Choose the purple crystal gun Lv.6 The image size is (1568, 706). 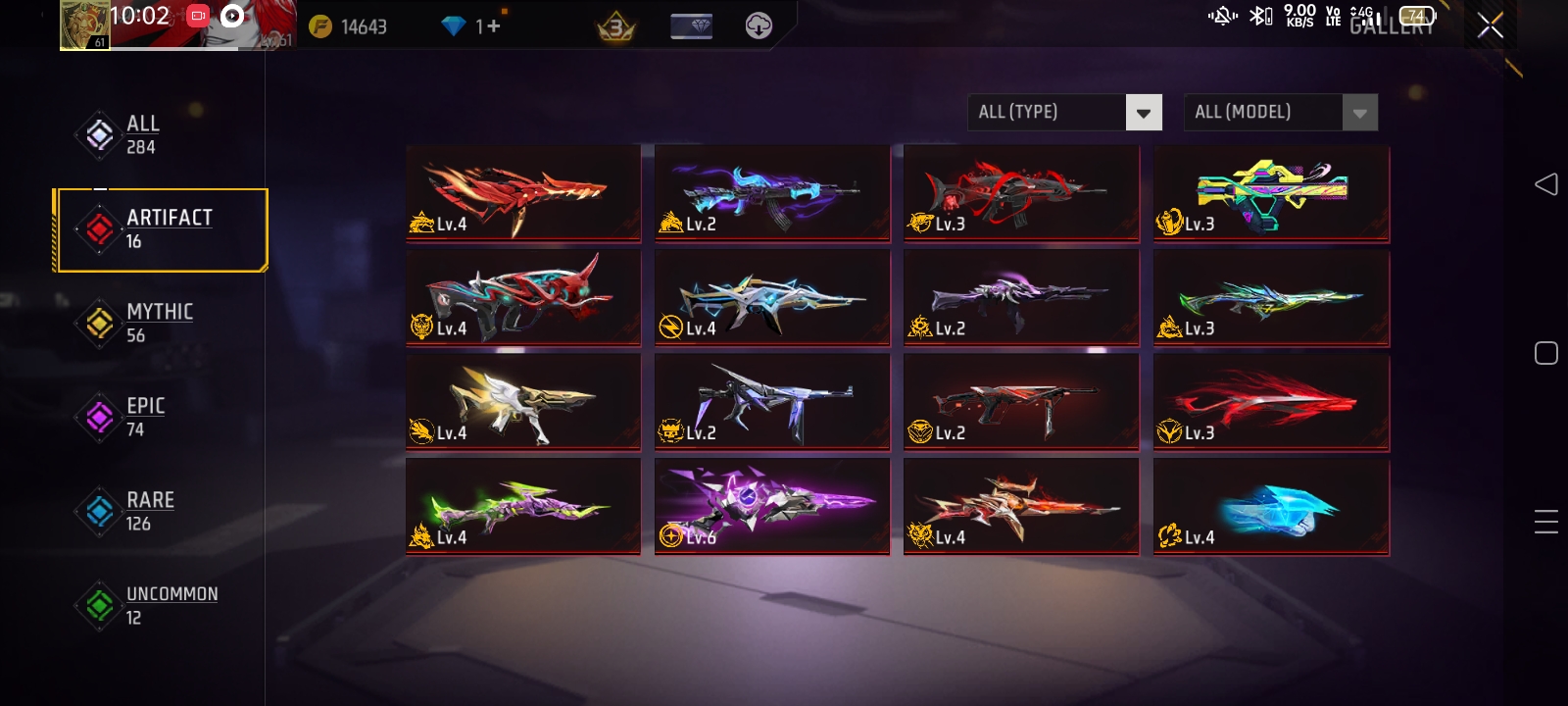[x=772, y=506]
